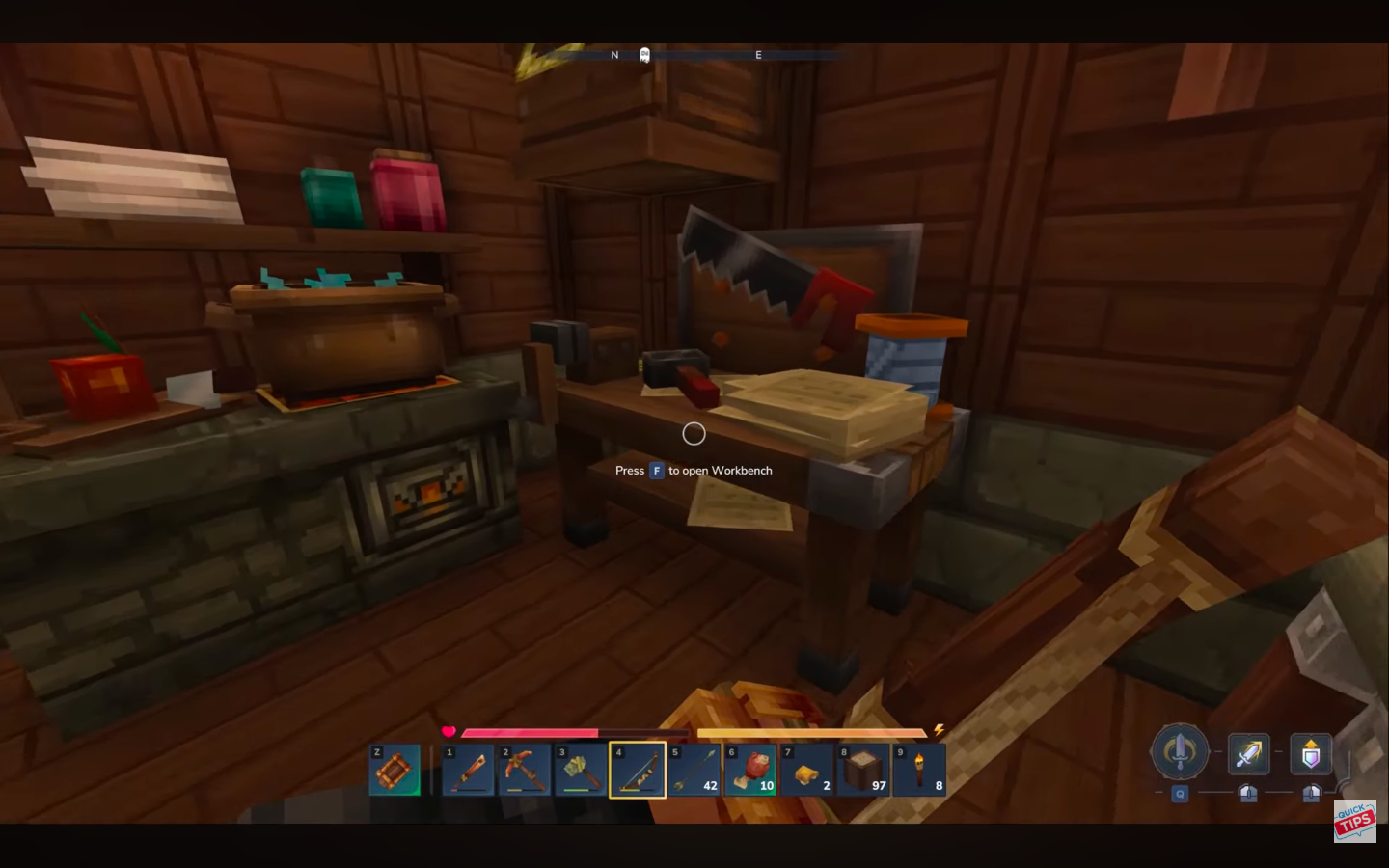Screen dimensions: 1389x868
Task: Open the Z-slot backpack item
Action: 395,770
